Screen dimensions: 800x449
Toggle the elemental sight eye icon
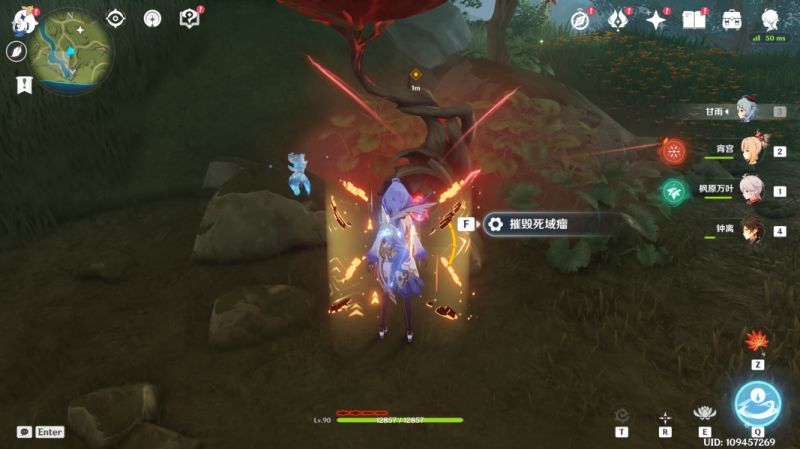(116, 18)
